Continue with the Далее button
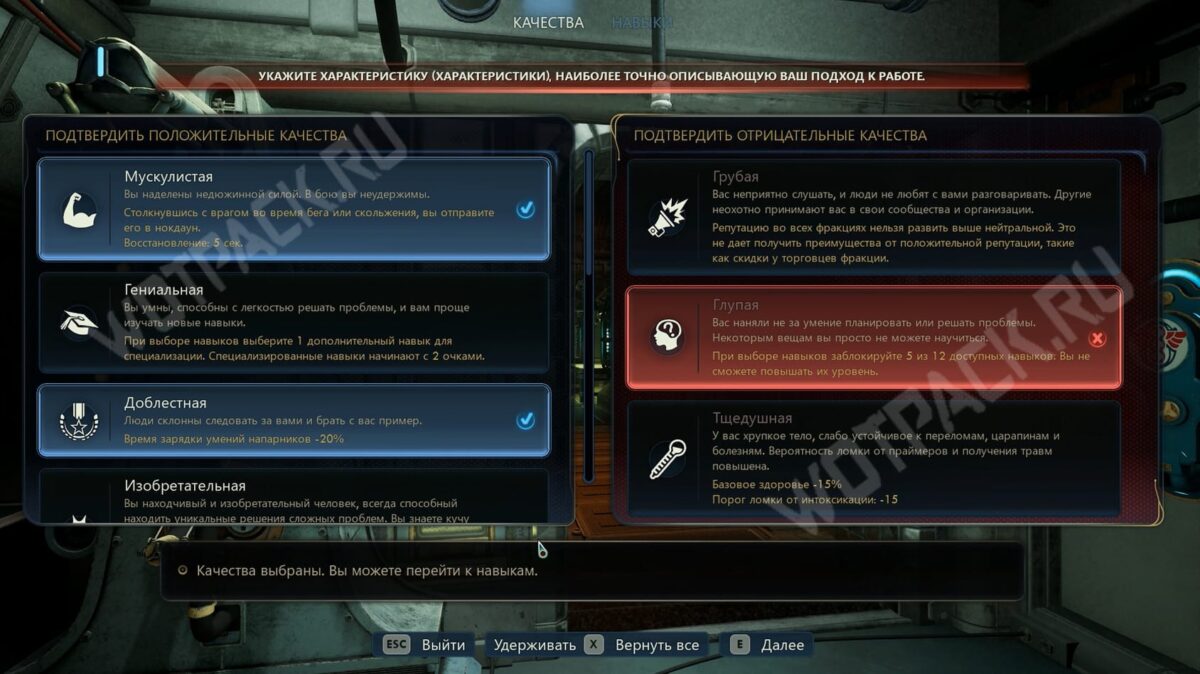Viewport: 1200px width, 674px height. pyautogui.click(x=768, y=645)
